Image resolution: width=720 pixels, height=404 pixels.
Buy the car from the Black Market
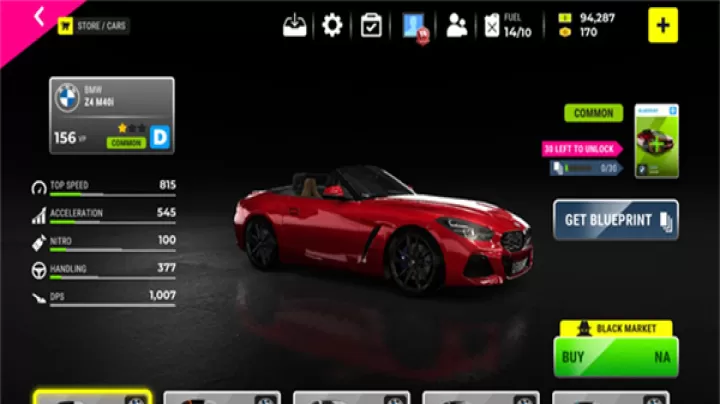pos(615,356)
